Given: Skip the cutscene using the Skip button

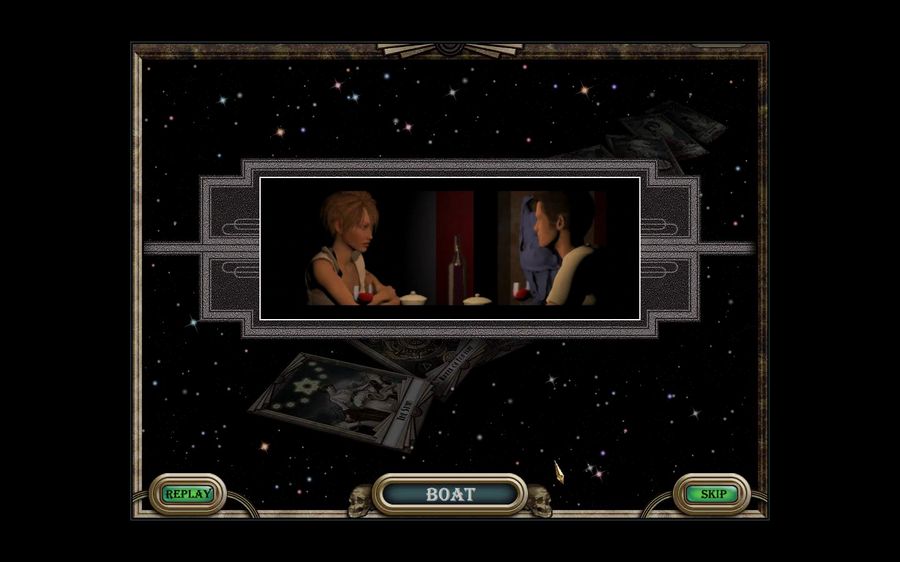Looking at the screenshot, I should [x=712, y=494].
